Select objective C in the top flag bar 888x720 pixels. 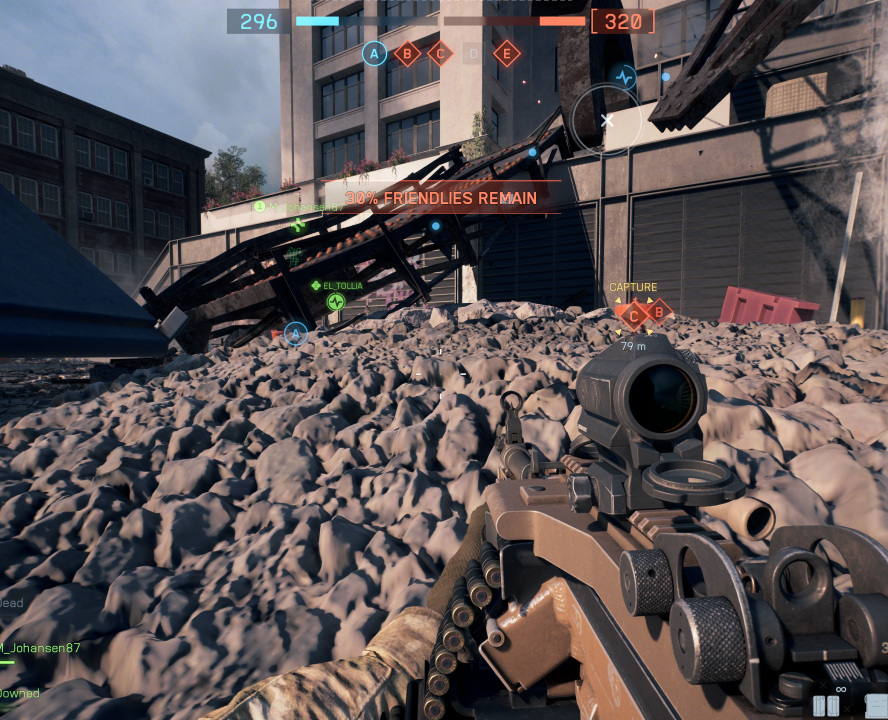point(440,53)
